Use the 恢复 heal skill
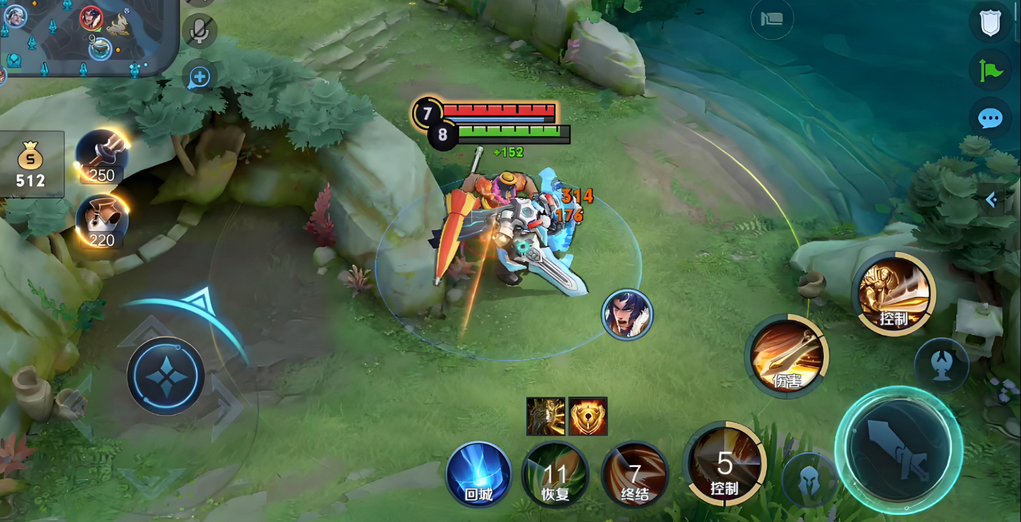 tap(555, 474)
